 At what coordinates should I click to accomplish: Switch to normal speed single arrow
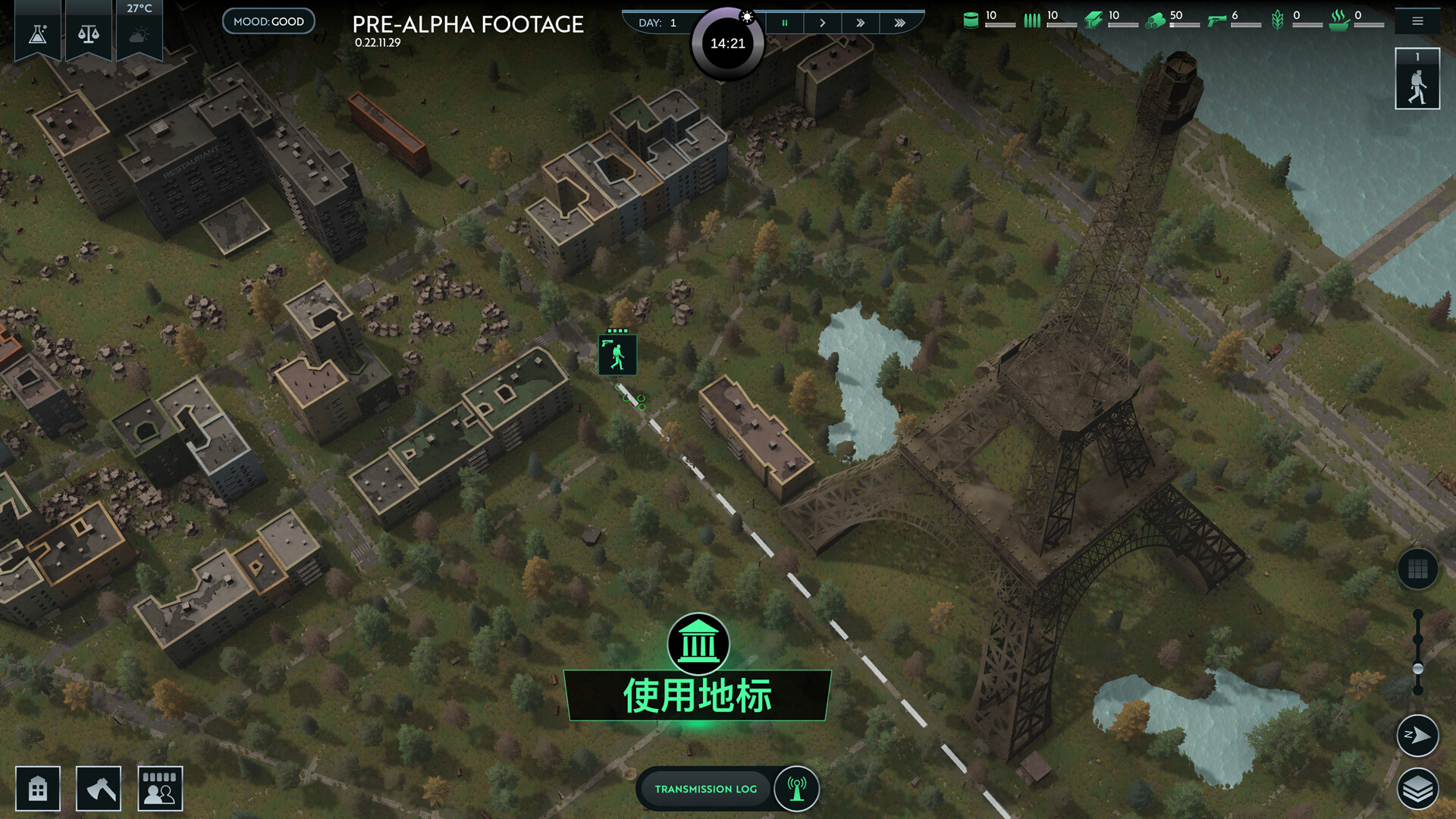point(823,23)
